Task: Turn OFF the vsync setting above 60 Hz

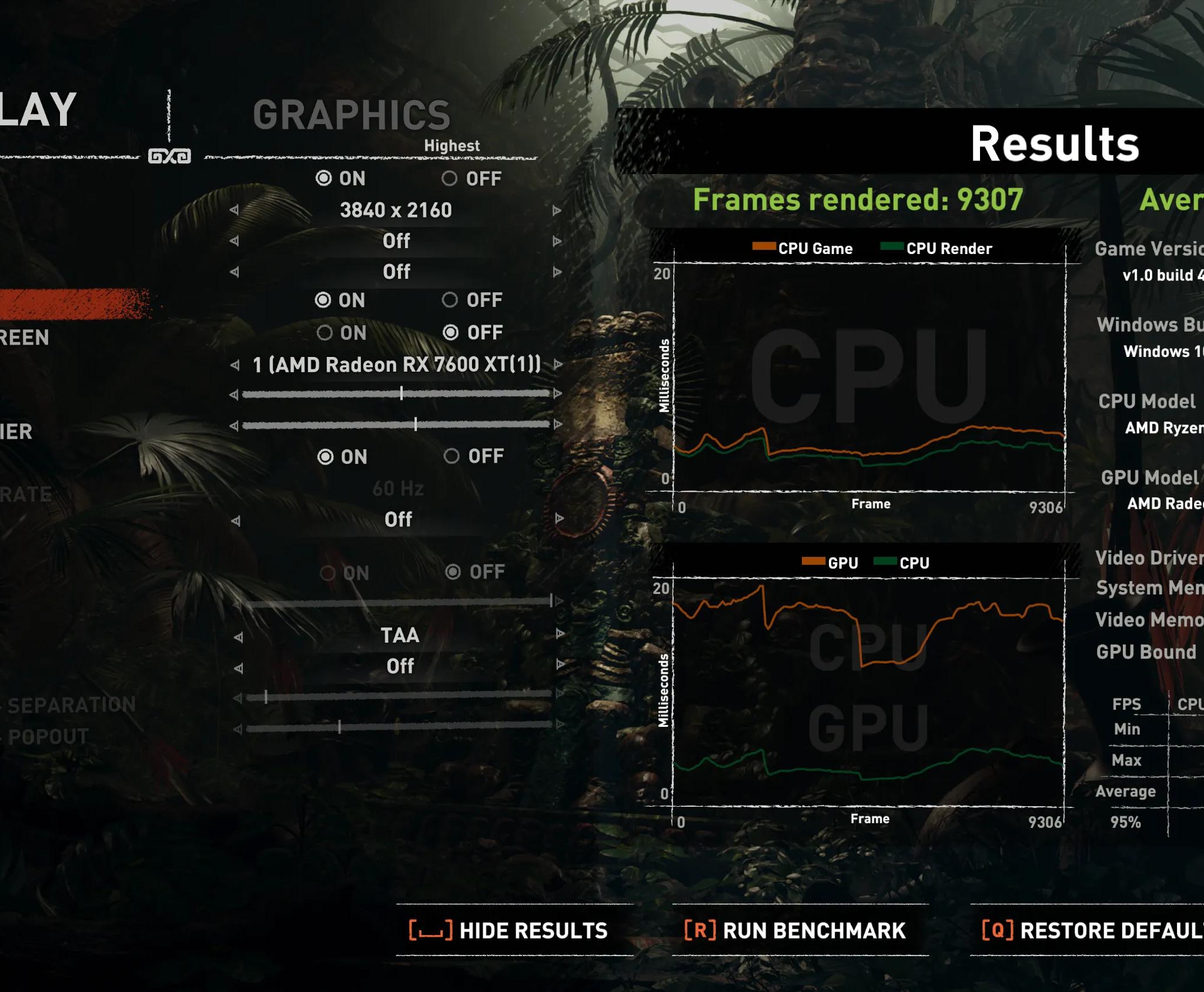Action: (451, 456)
